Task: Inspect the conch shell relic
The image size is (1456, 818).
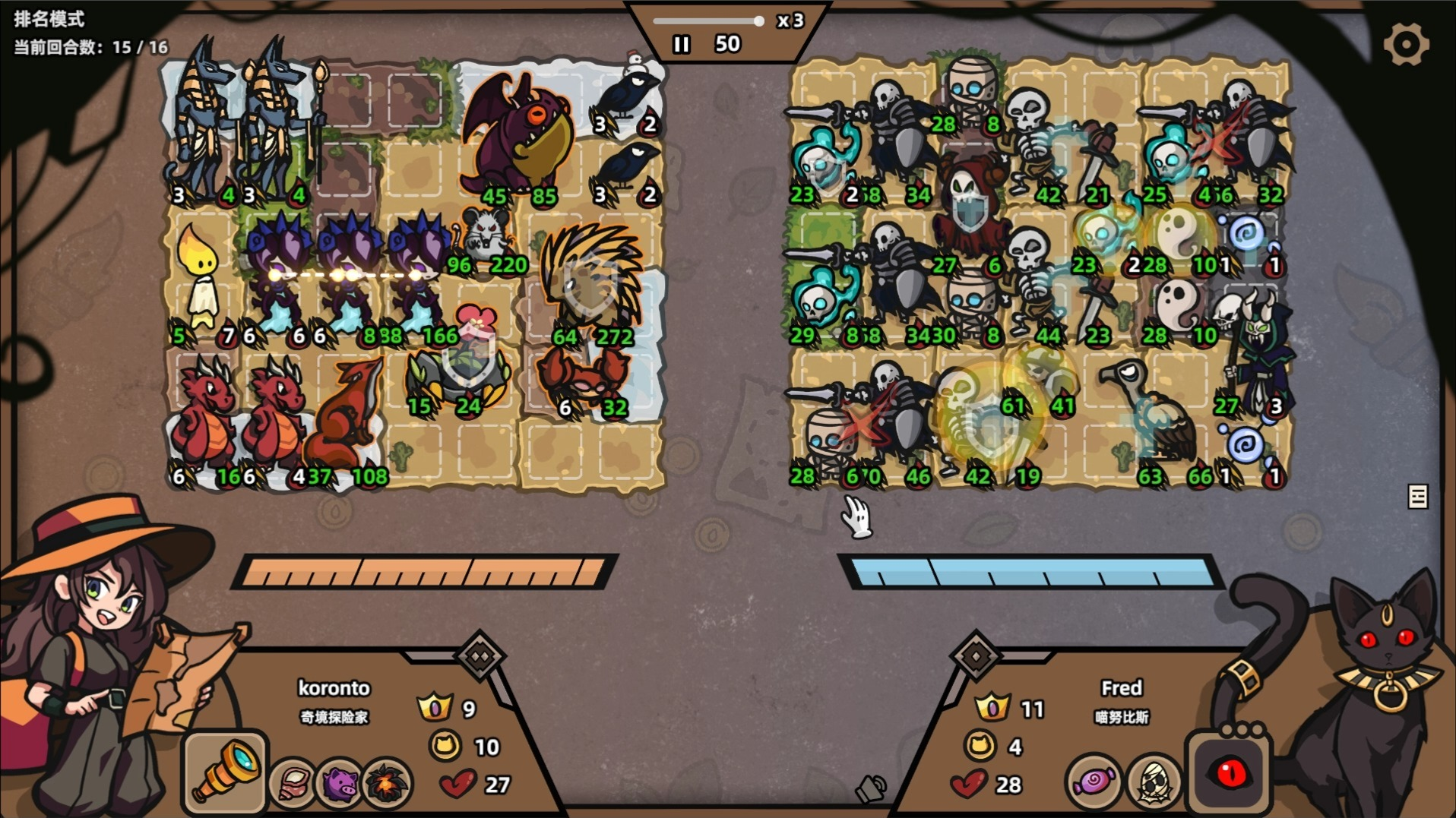Action: point(293,782)
